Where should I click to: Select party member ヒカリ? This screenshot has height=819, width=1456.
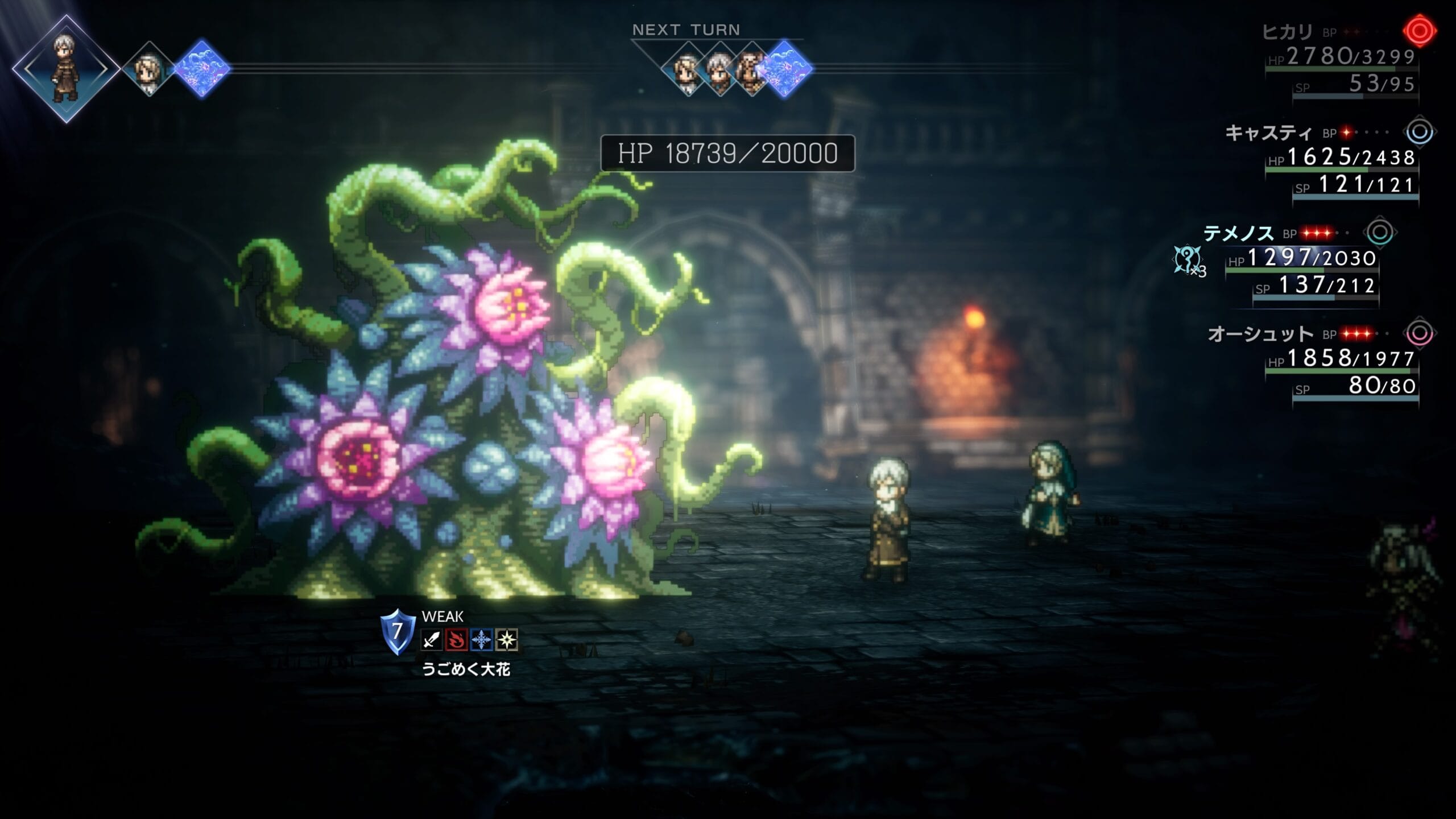1287,32
